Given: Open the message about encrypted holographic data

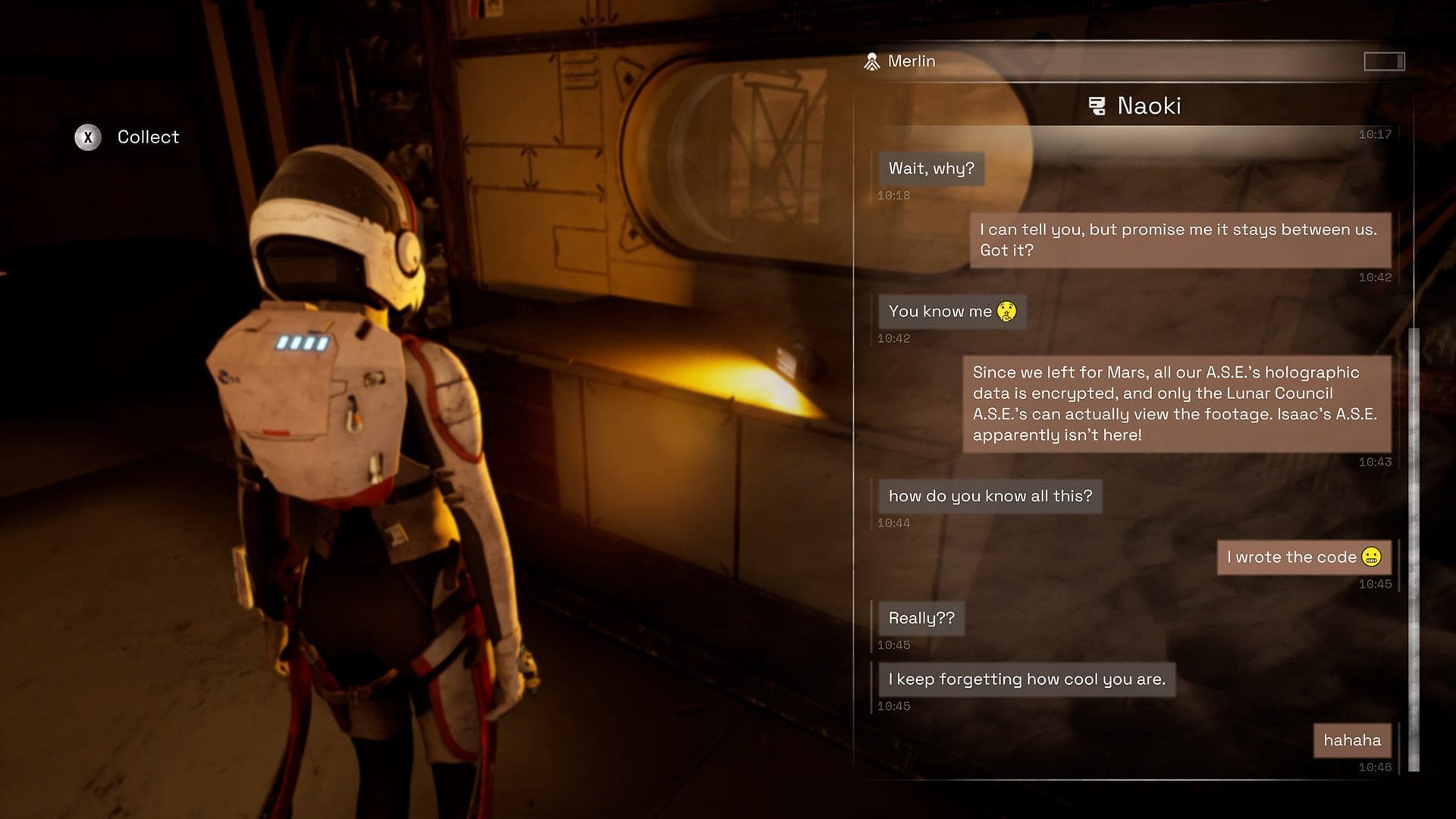Looking at the screenshot, I should coord(1176,403).
